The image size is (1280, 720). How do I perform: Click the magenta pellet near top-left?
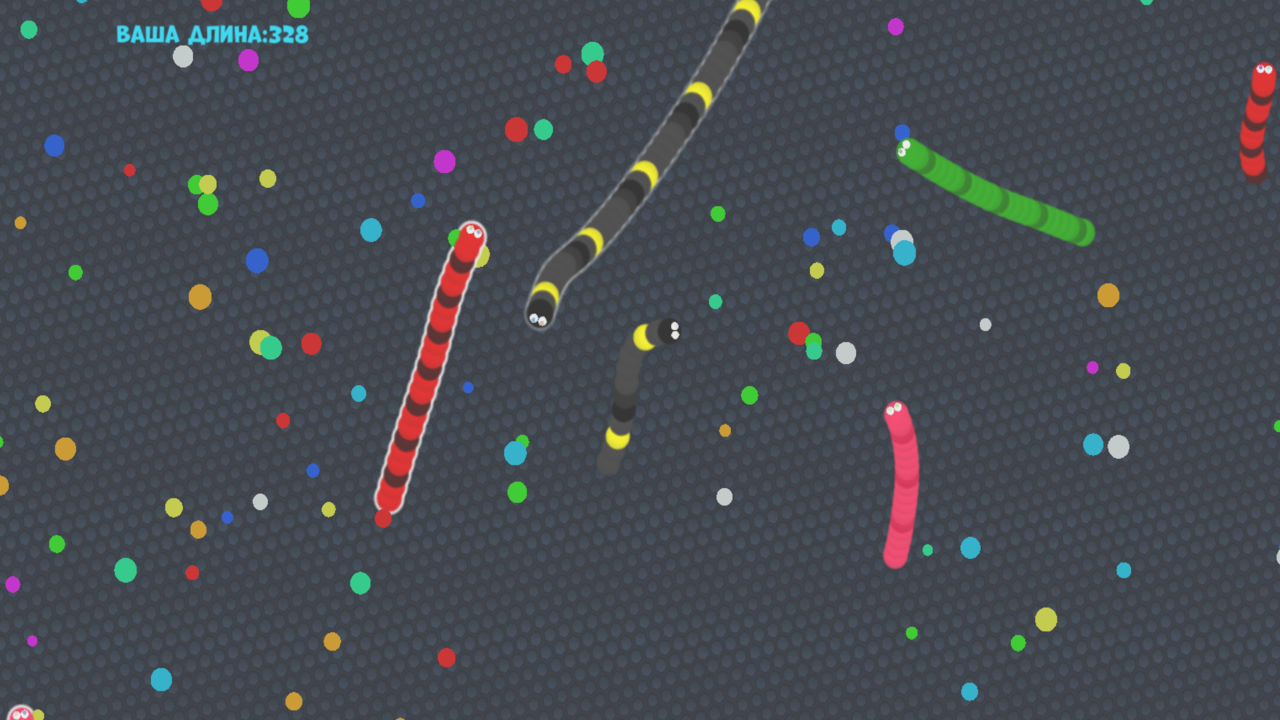tap(249, 57)
